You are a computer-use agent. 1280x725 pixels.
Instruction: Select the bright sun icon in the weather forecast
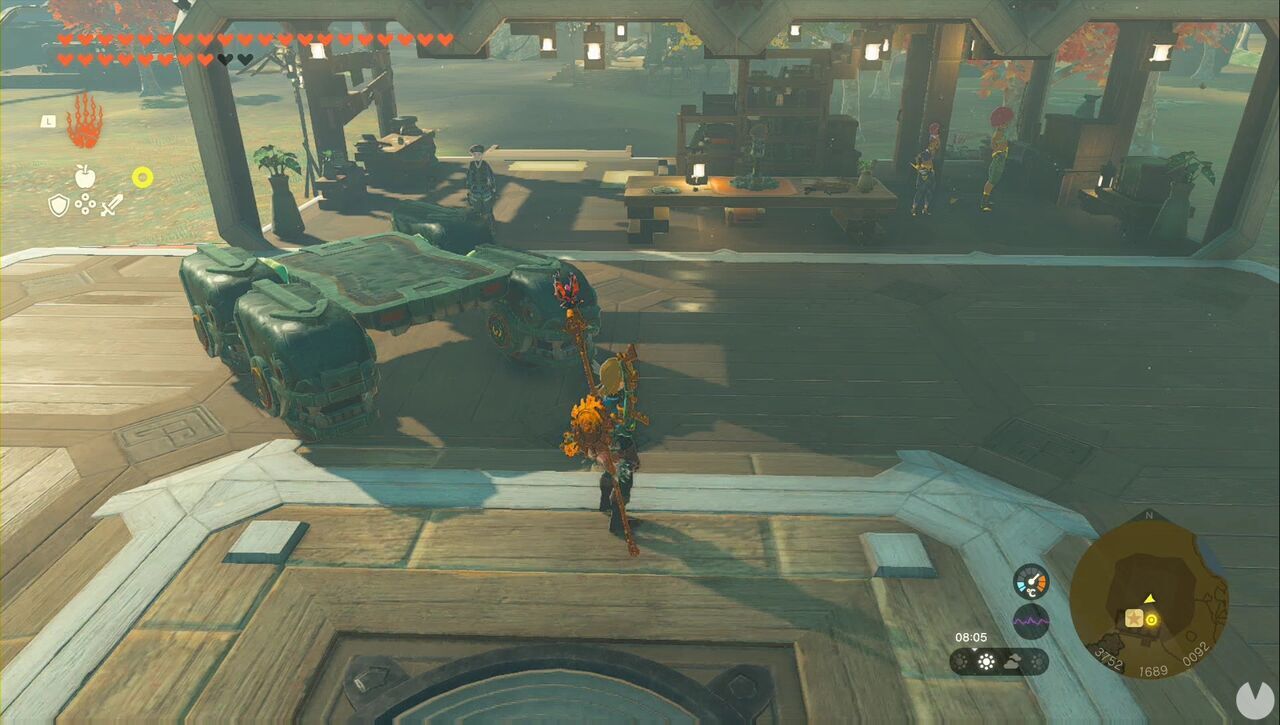coord(986,660)
